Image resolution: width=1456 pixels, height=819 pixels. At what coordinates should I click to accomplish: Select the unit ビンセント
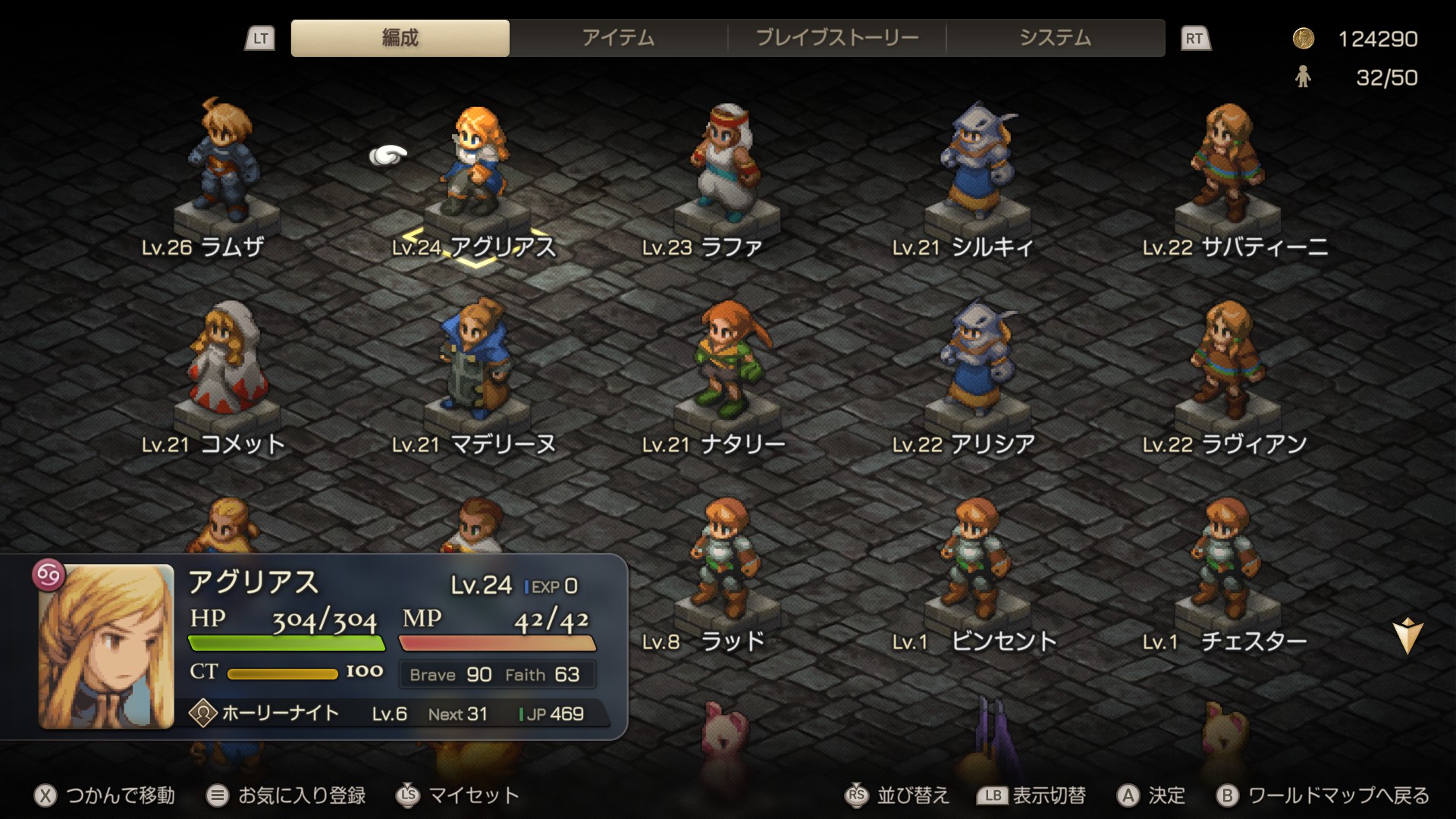[974, 557]
